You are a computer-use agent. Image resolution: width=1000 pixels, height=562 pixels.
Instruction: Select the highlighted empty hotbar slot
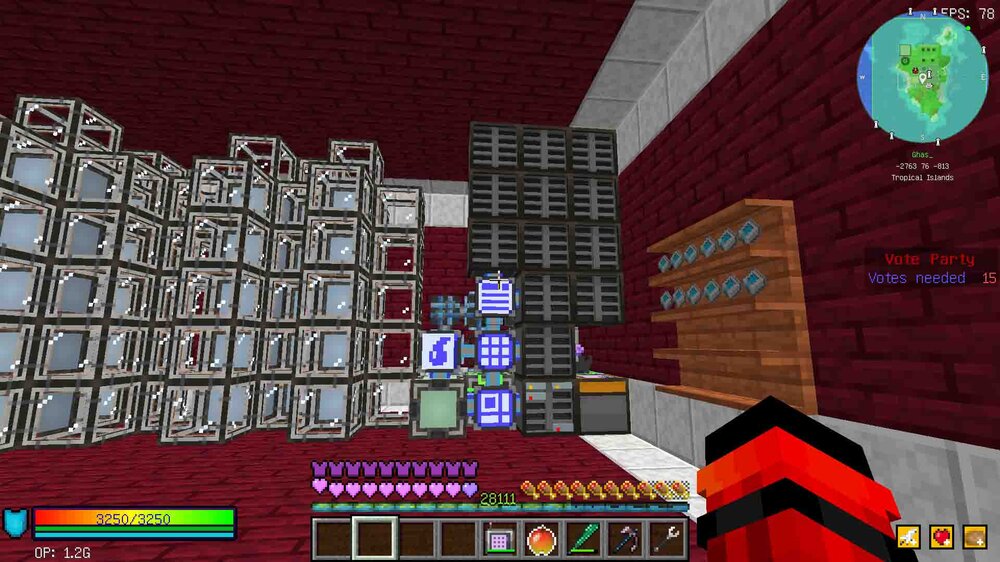[373, 540]
